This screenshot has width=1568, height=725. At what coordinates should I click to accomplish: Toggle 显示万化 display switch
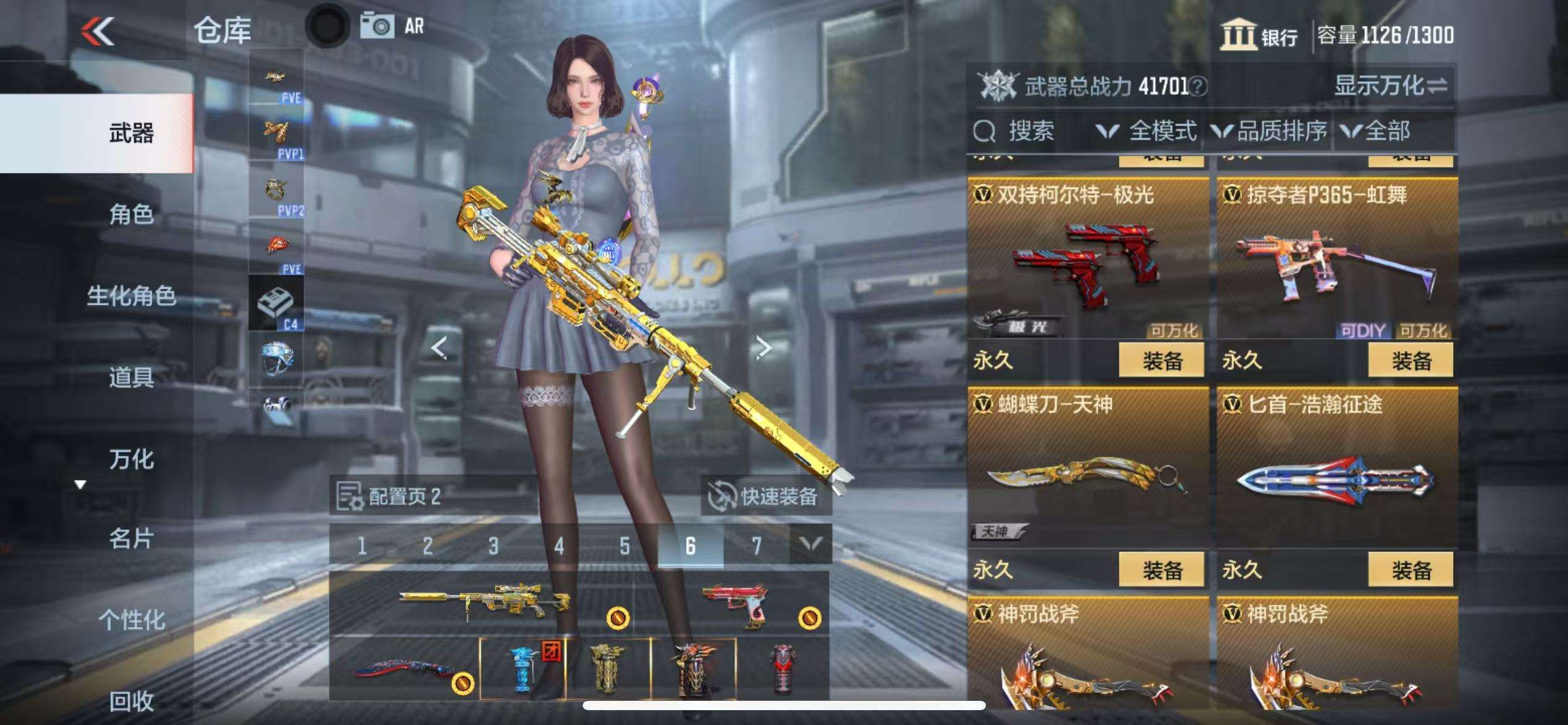pos(1390,86)
